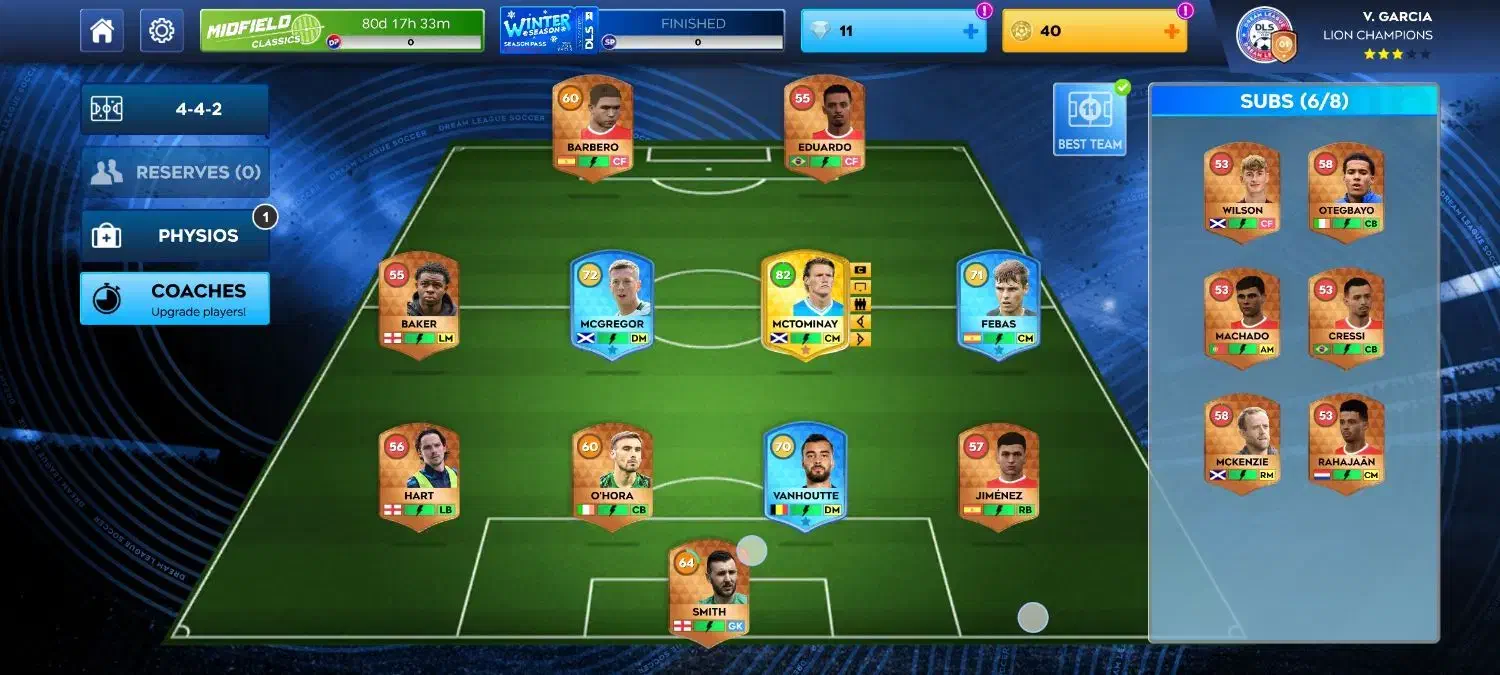This screenshot has width=1500, height=675.
Task: Select the McTominay player card
Action: pos(805,303)
